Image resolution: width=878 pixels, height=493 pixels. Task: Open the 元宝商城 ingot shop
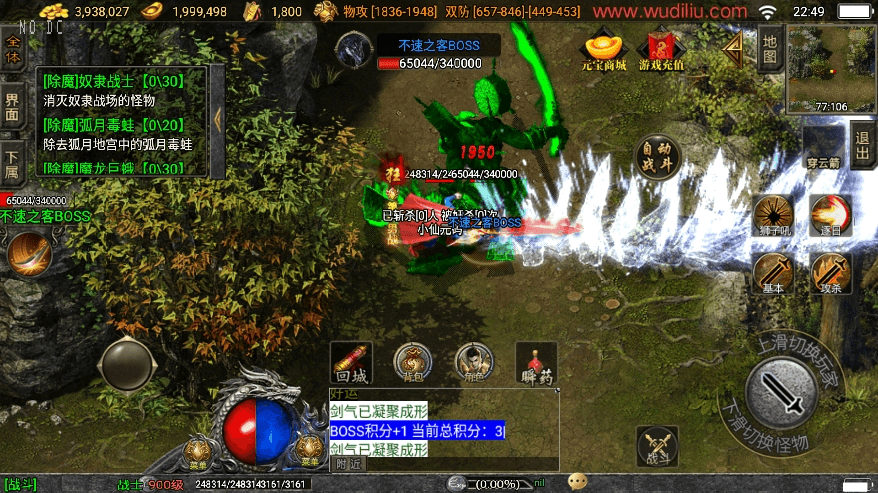pyautogui.click(x=606, y=52)
